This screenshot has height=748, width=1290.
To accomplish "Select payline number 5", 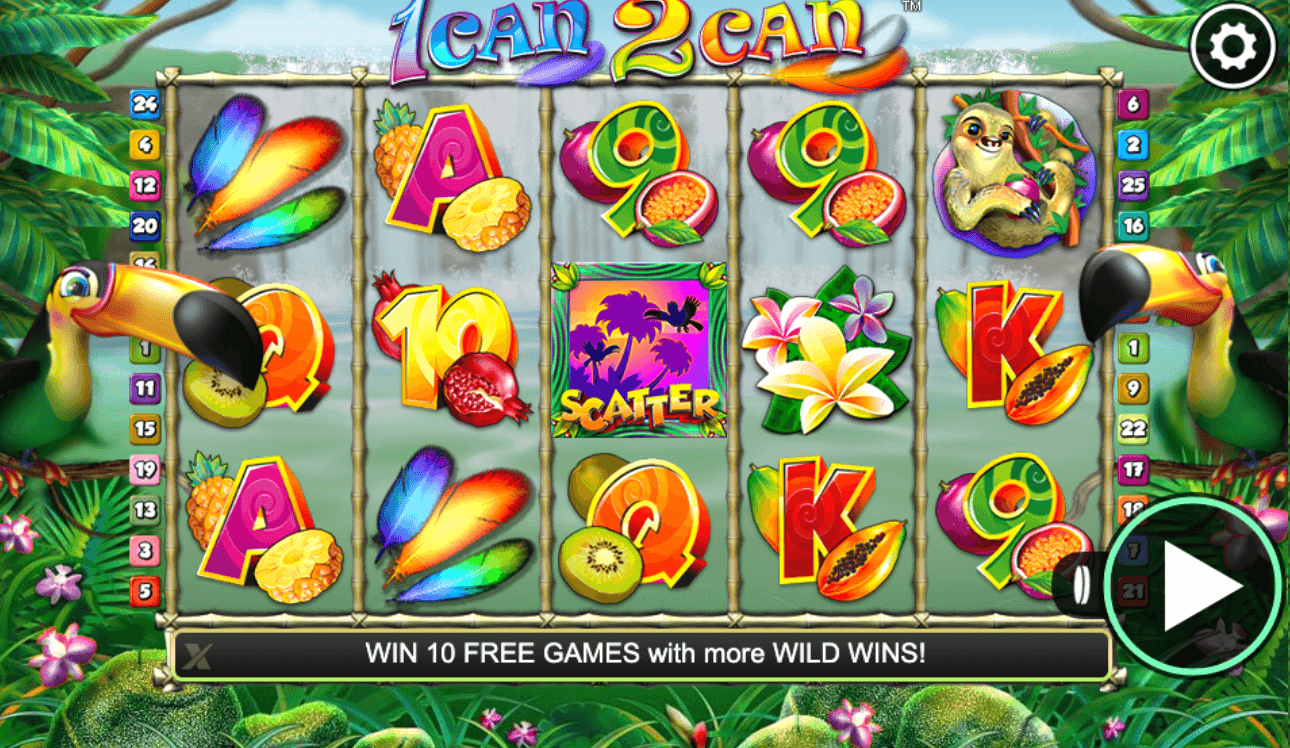I will [x=145, y=592].
